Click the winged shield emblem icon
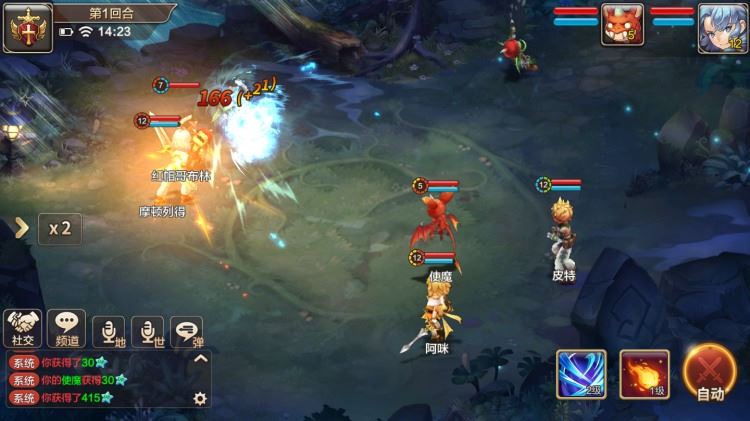The width and height of the screenshot is (750, 421). click(27, 26)
